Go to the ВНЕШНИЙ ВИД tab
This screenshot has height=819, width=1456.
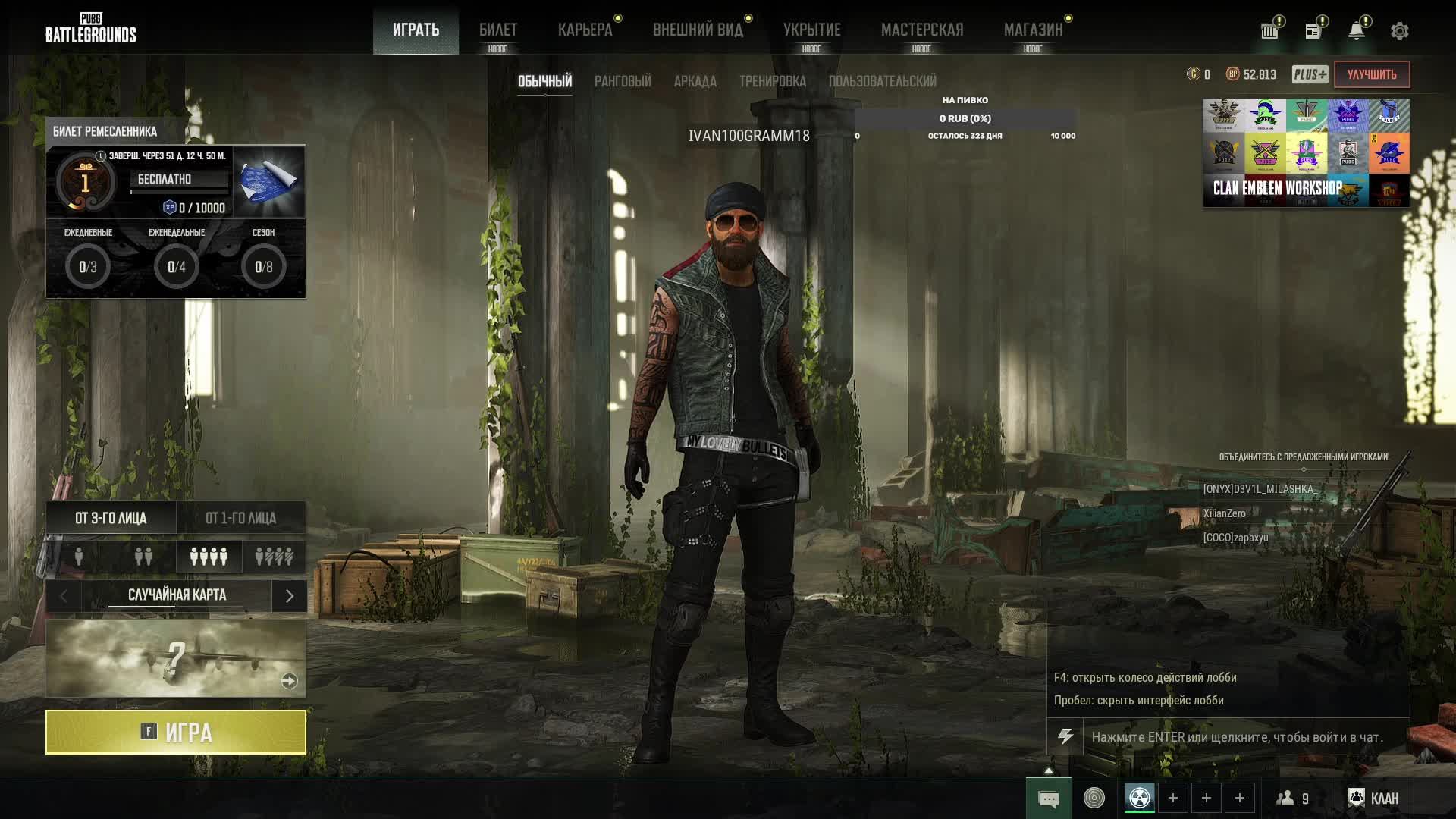coord(698,30)
